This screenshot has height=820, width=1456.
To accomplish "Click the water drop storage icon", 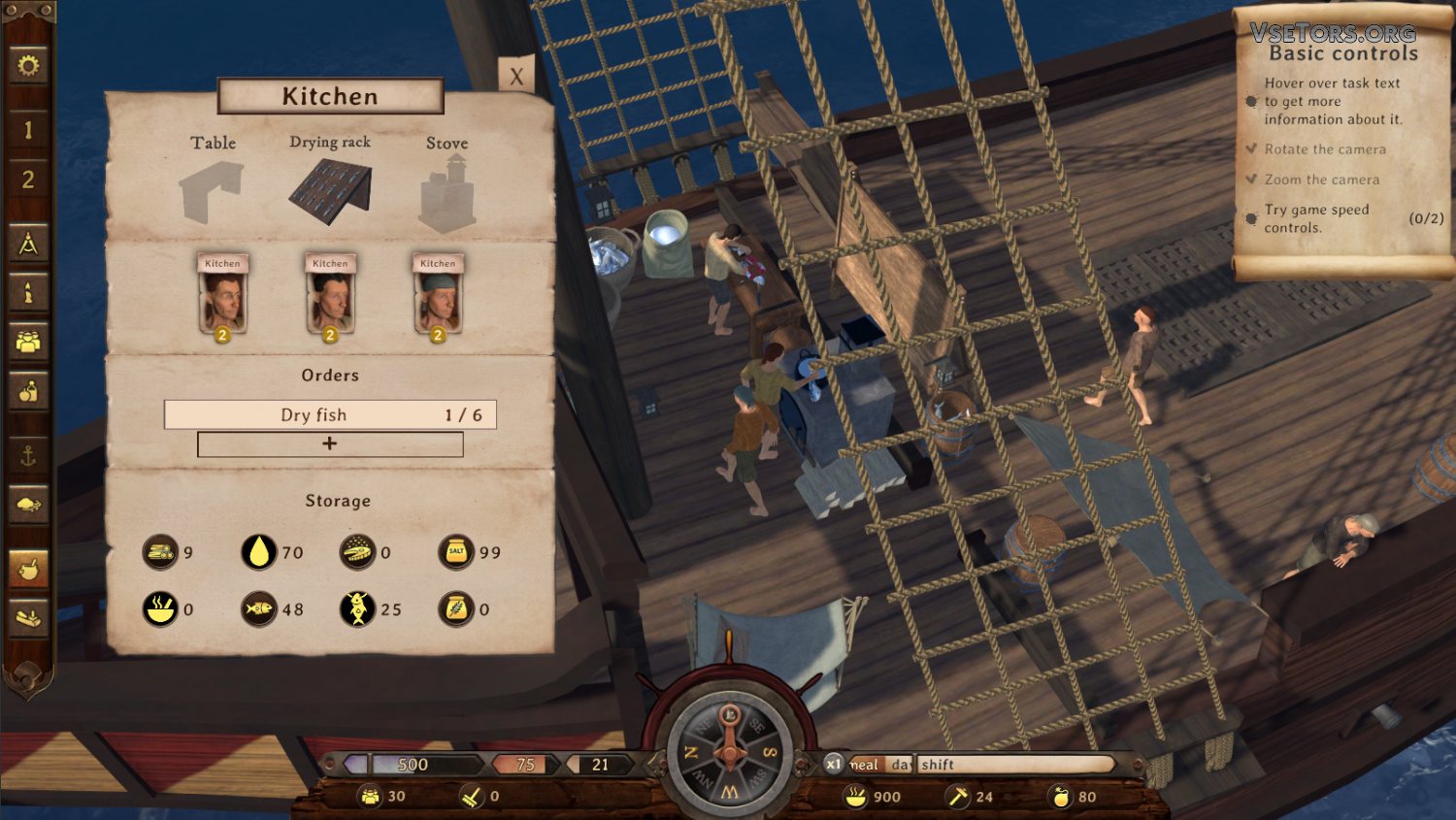I will pyautogui.click(x=258, y=552).
